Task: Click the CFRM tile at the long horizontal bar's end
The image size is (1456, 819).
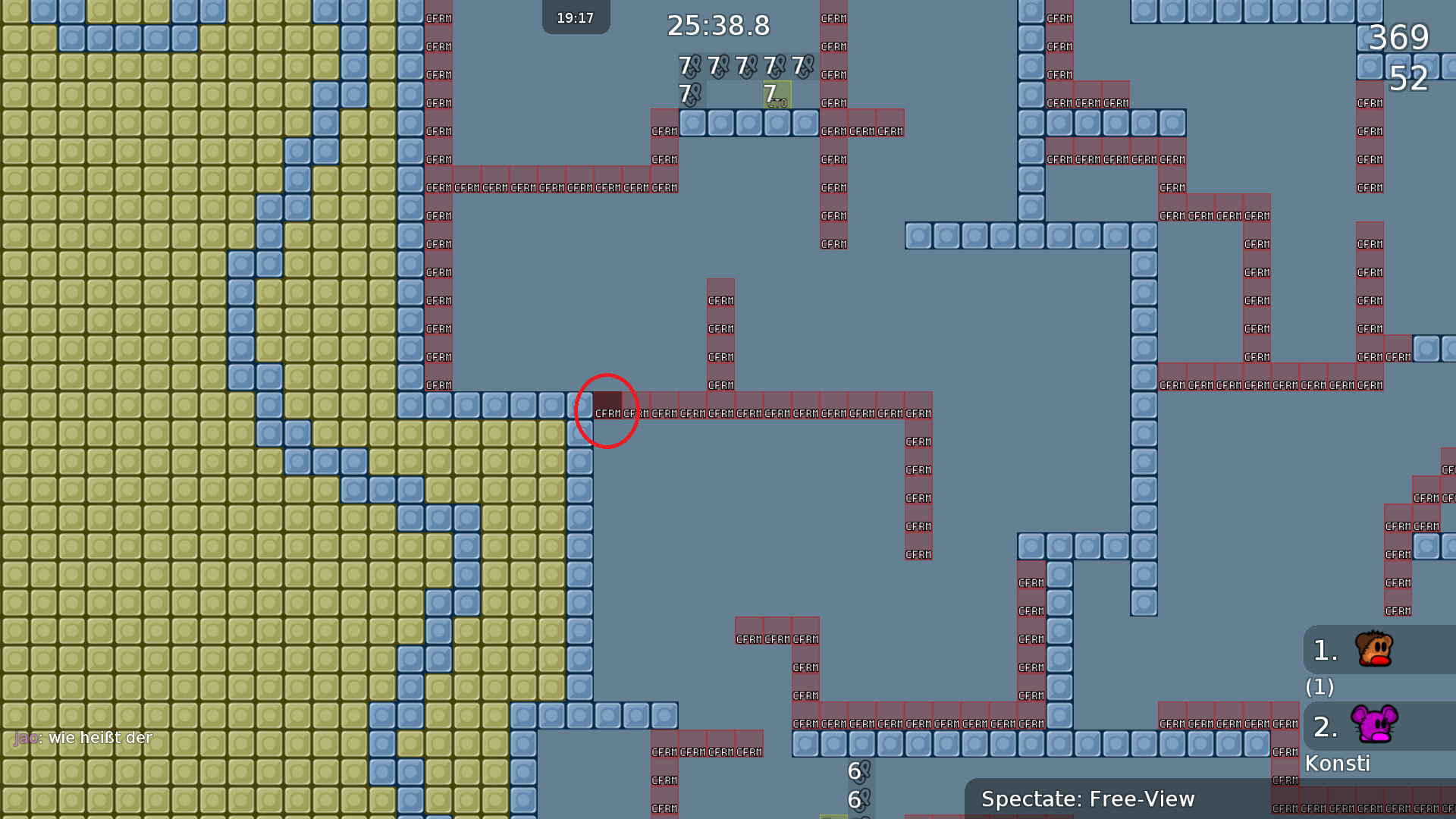Action: tap(918, 413)
